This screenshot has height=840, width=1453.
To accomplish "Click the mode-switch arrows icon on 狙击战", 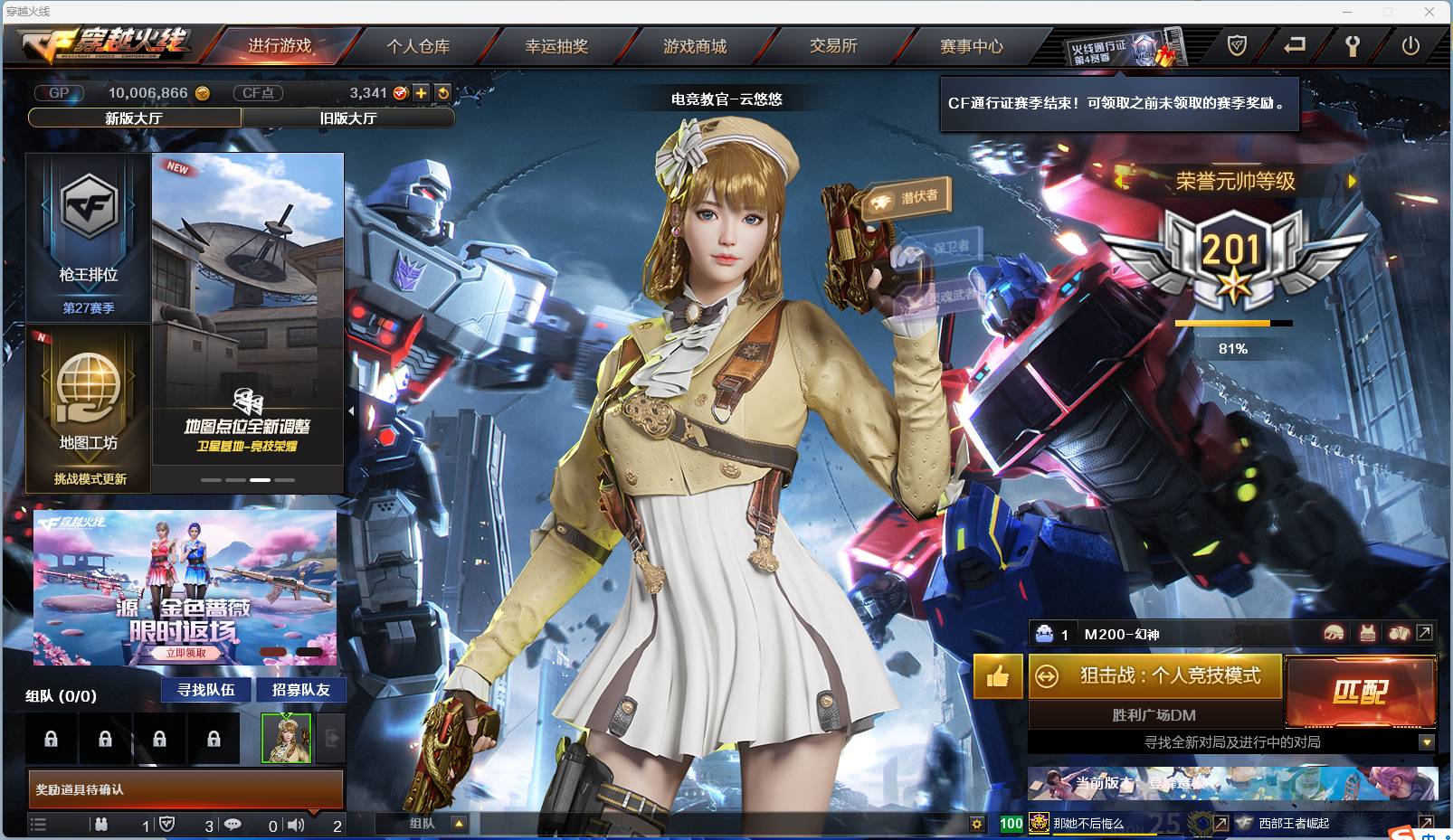I will pos(1047,676).
